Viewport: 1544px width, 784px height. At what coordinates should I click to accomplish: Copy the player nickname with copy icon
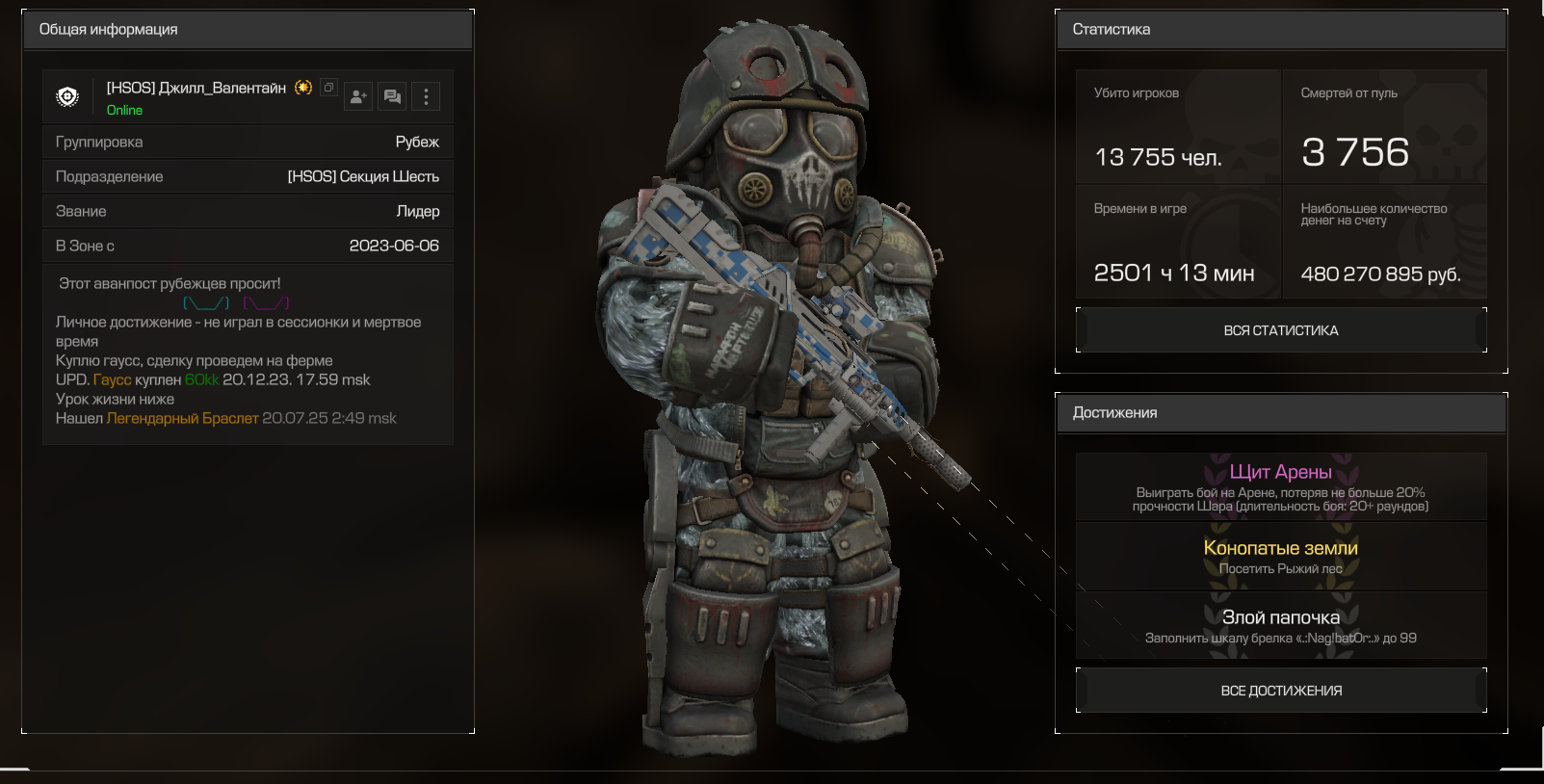coord(328,88)
